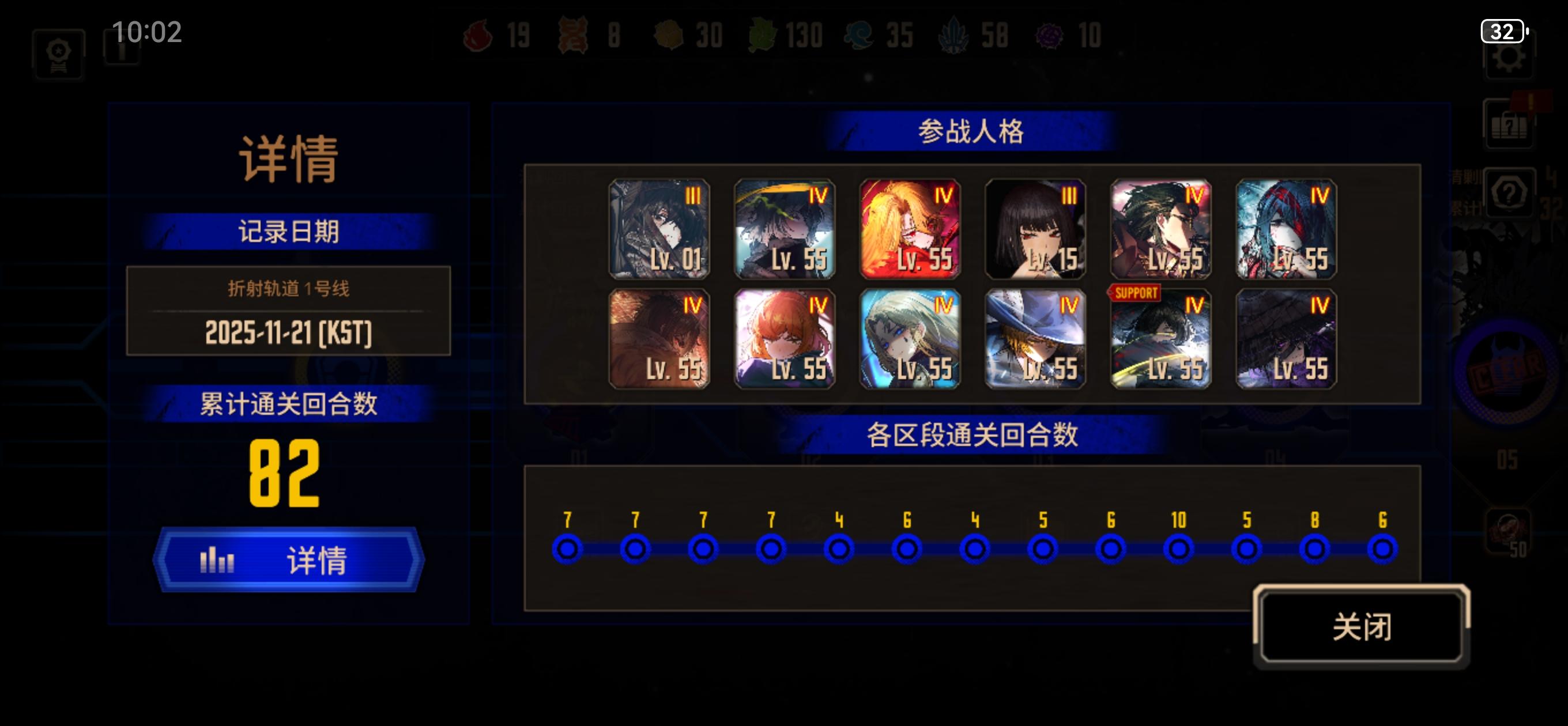Click the red flame resource icon
Viewport: 1568px width, 726px height.
tap(478, 35)
